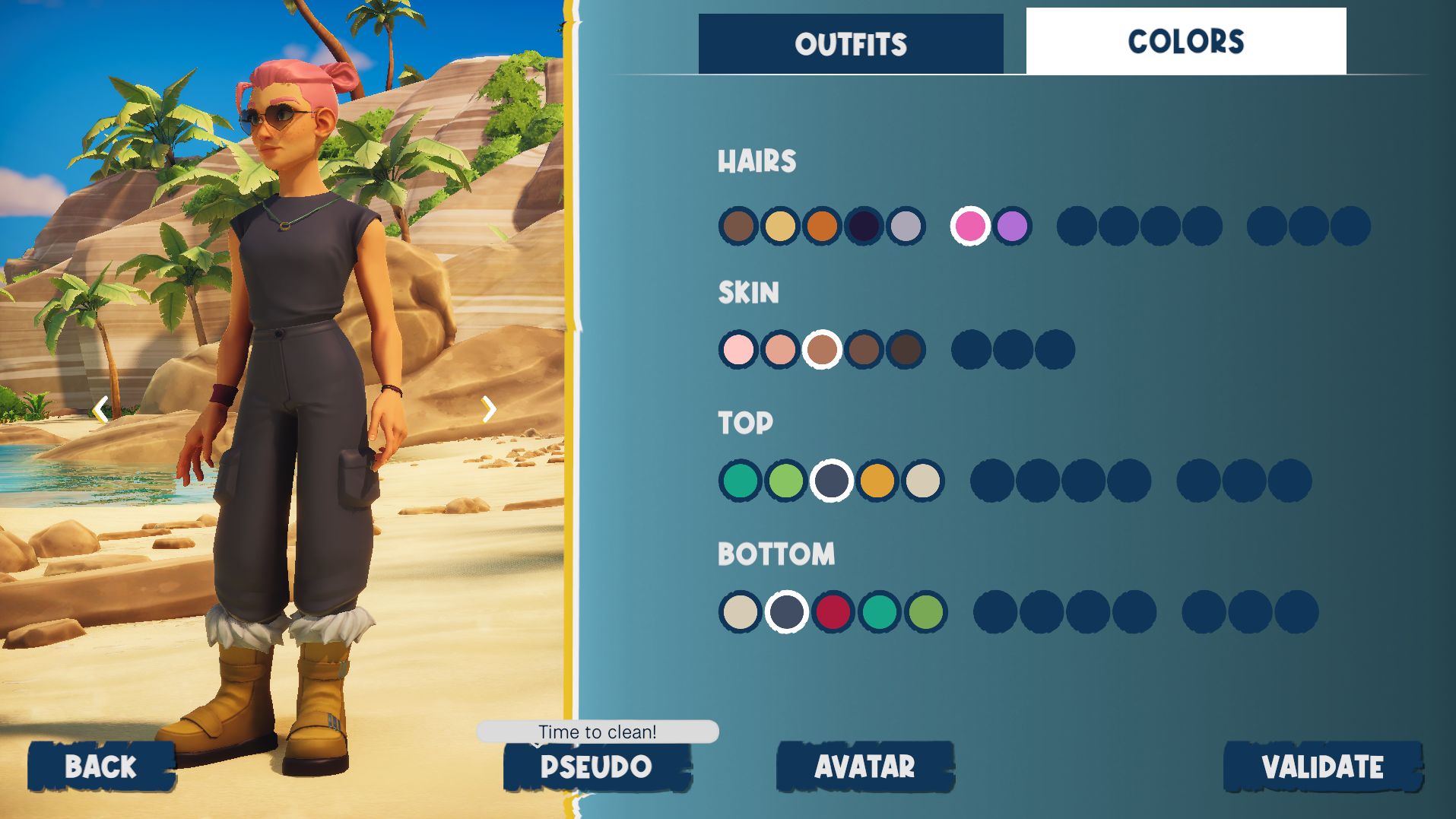Select the red bottom color

[833, 611]
